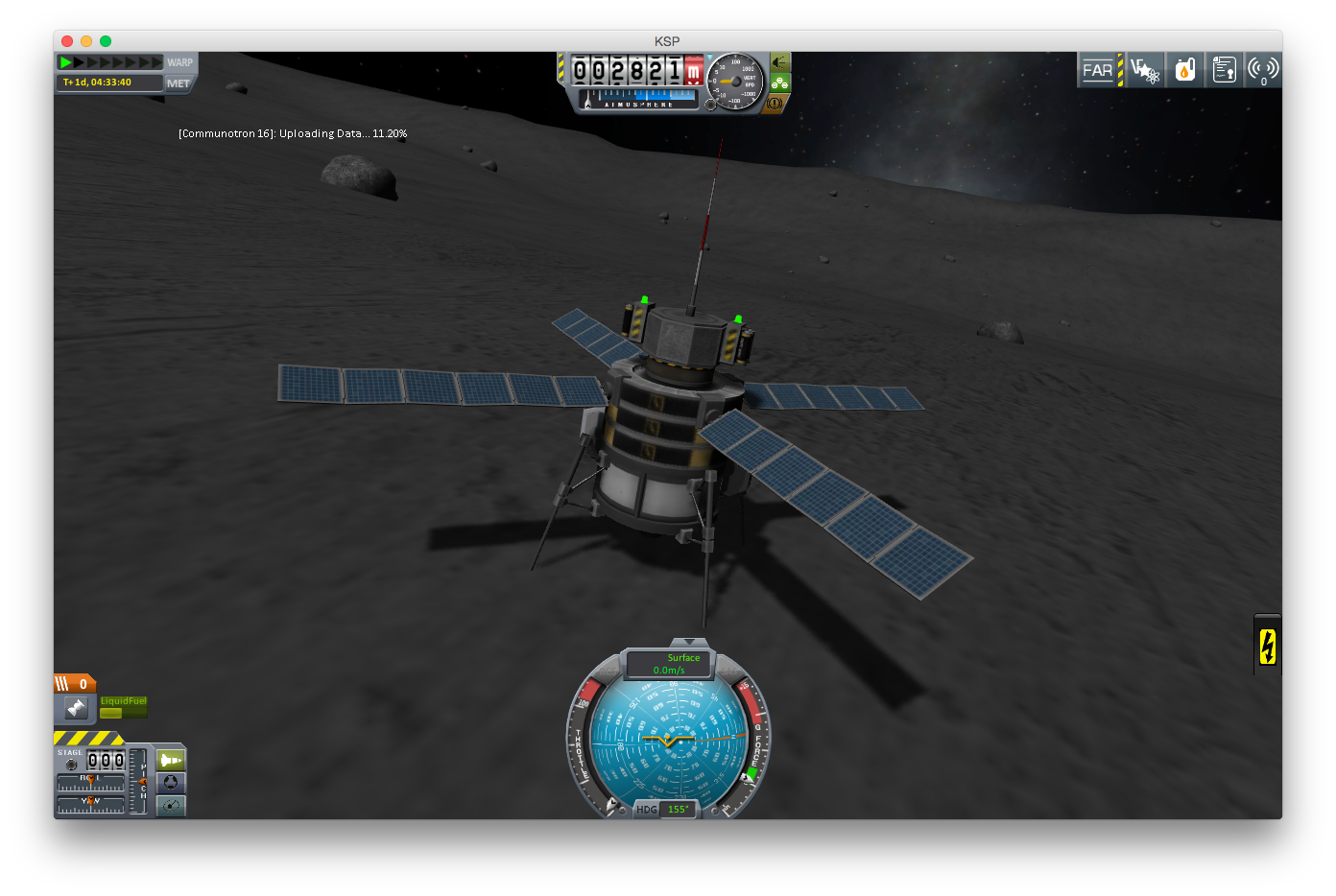Click the hourglass icon next to LiquidFuel gauge
Viewport: 1336px width, 896px height.
[77, 708]
